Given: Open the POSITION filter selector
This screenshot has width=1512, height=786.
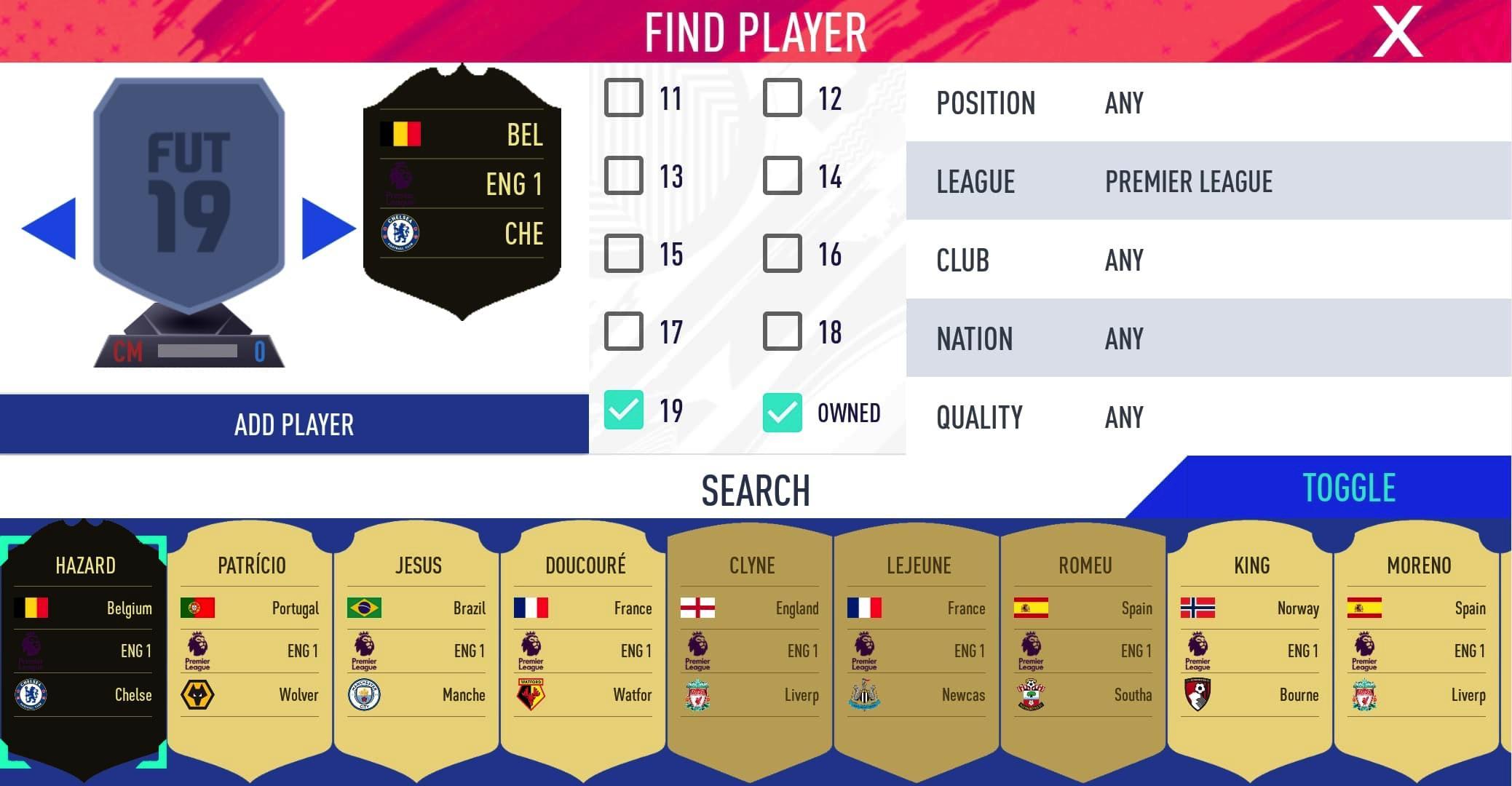Looking at the screenshot, I should pyautogui.click(x=1208, y=103).
